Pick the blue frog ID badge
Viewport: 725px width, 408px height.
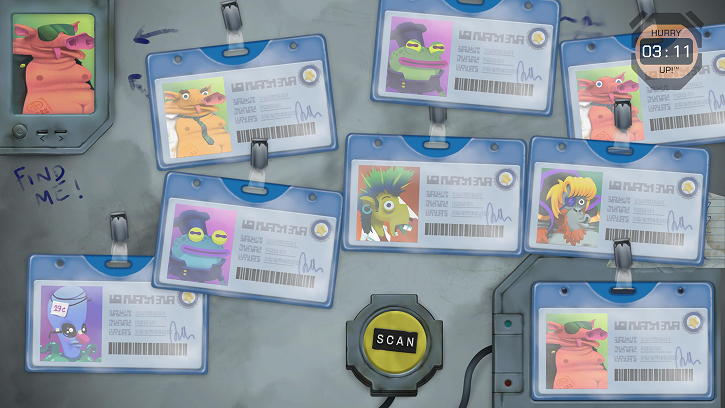click(254, 232)
